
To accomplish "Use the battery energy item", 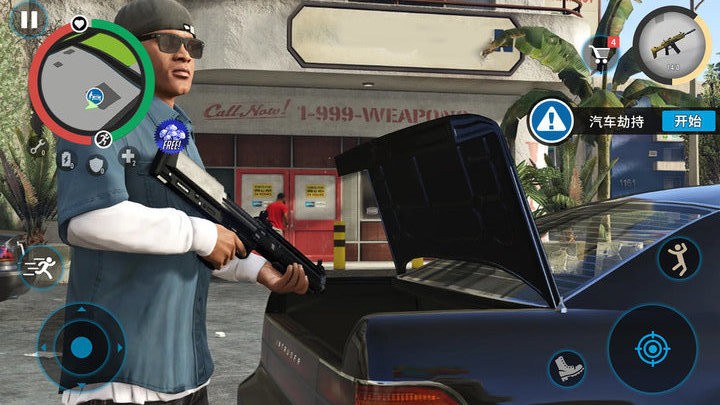I will [66, 161].
